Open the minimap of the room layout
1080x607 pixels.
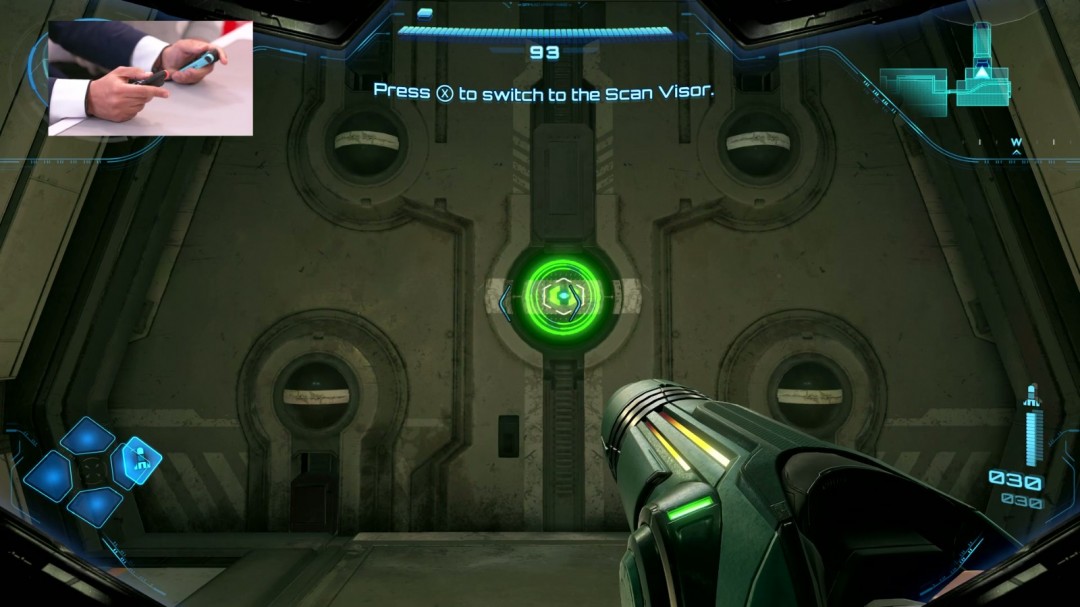(946, 86)
